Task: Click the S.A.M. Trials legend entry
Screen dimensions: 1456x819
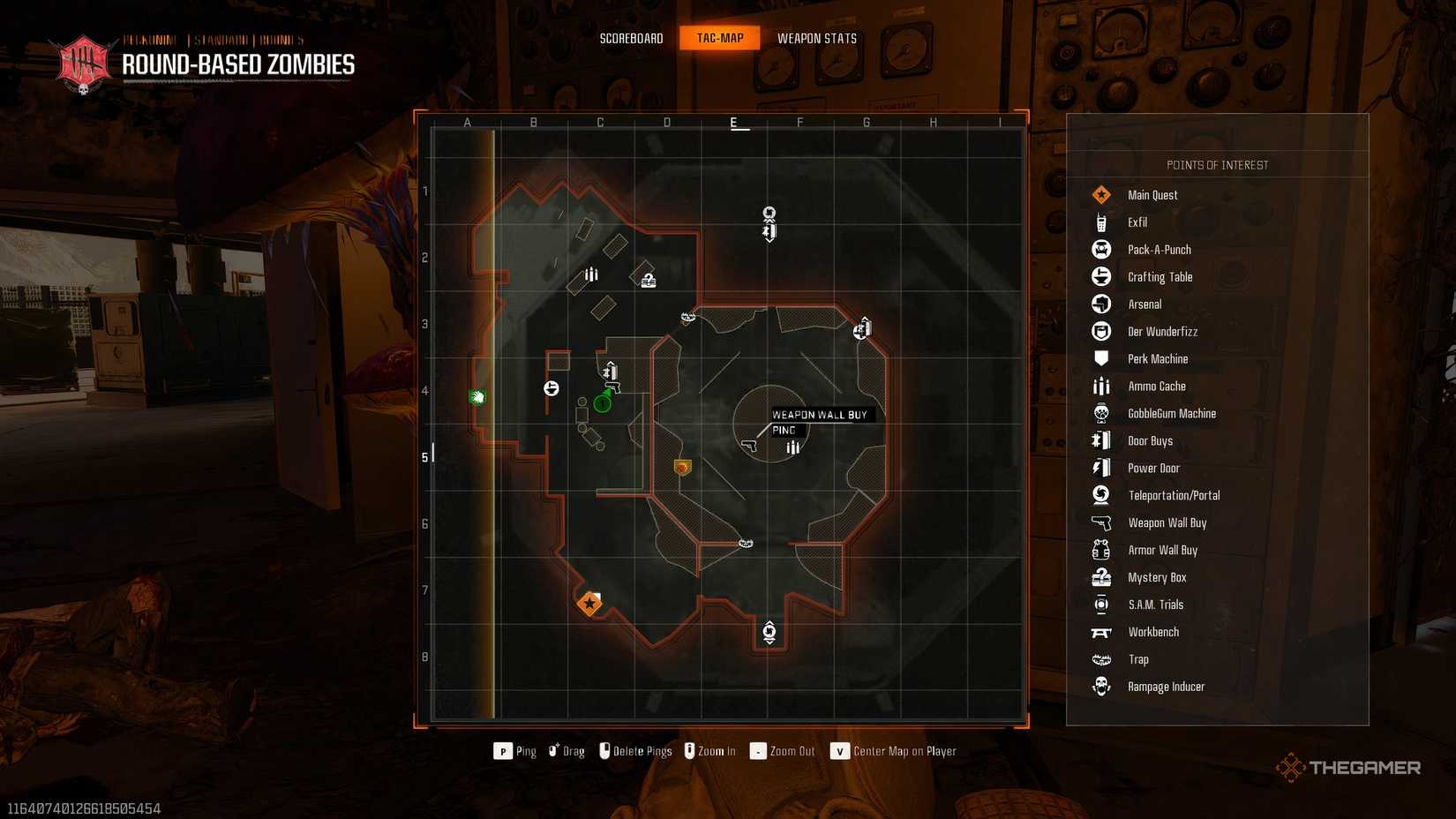Action: tap(1155, 605)
